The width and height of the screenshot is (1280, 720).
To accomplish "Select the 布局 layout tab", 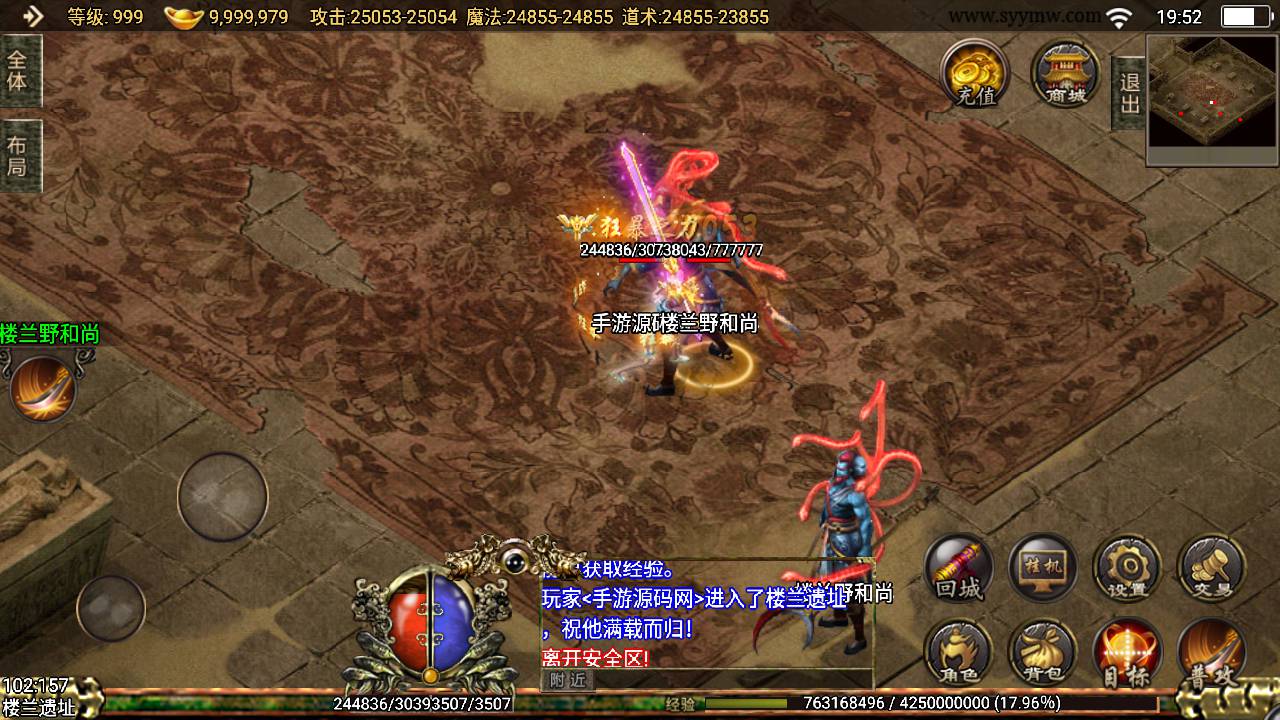I will point(19,155).
